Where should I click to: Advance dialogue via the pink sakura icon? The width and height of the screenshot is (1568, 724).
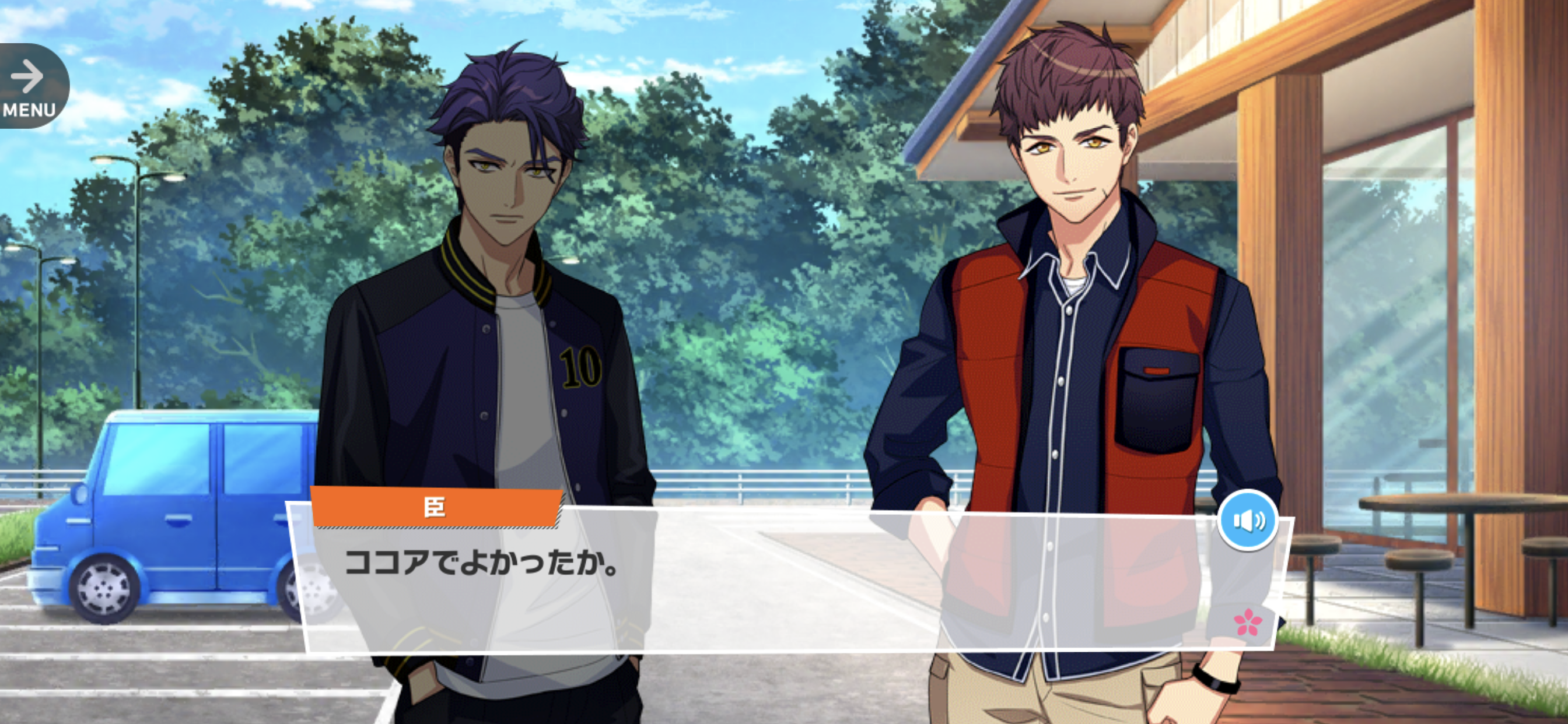tap(1248, 622)
